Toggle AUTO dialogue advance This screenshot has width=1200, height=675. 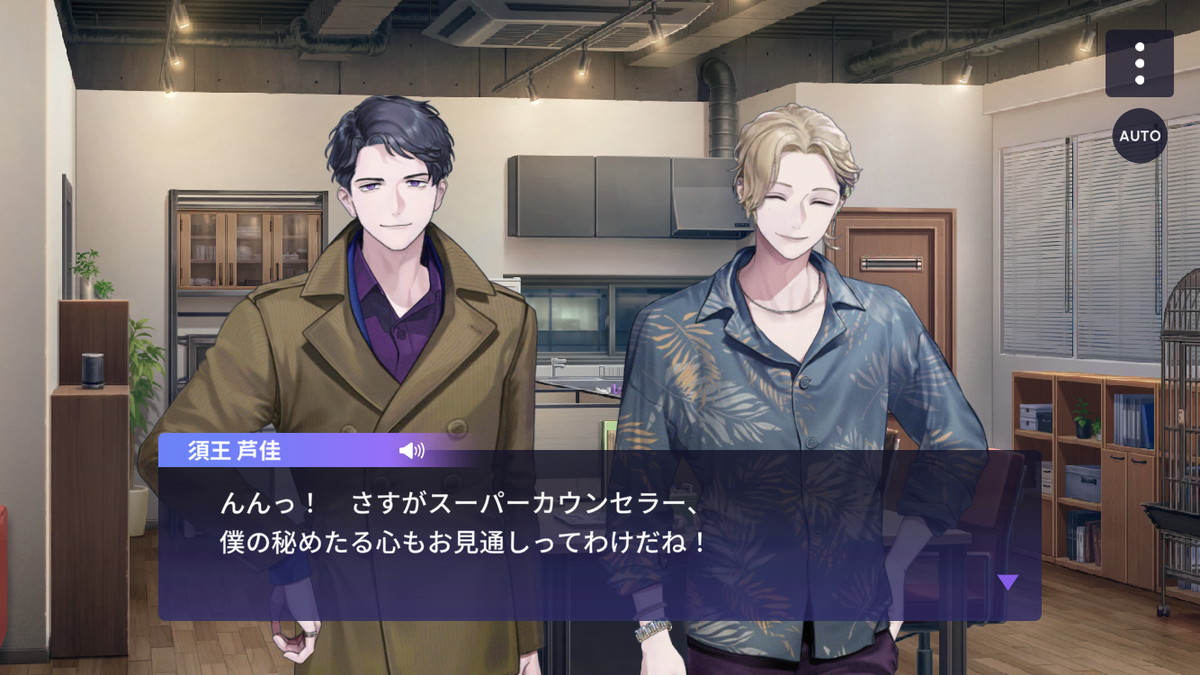pyautogui.click(x=1140, y=135)
